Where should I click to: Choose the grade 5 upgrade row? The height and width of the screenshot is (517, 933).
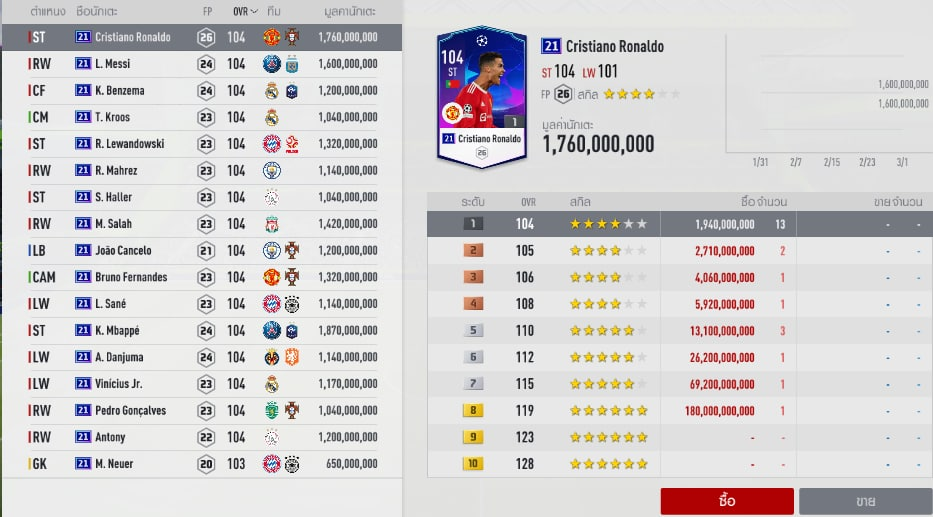tap(679, 330)
